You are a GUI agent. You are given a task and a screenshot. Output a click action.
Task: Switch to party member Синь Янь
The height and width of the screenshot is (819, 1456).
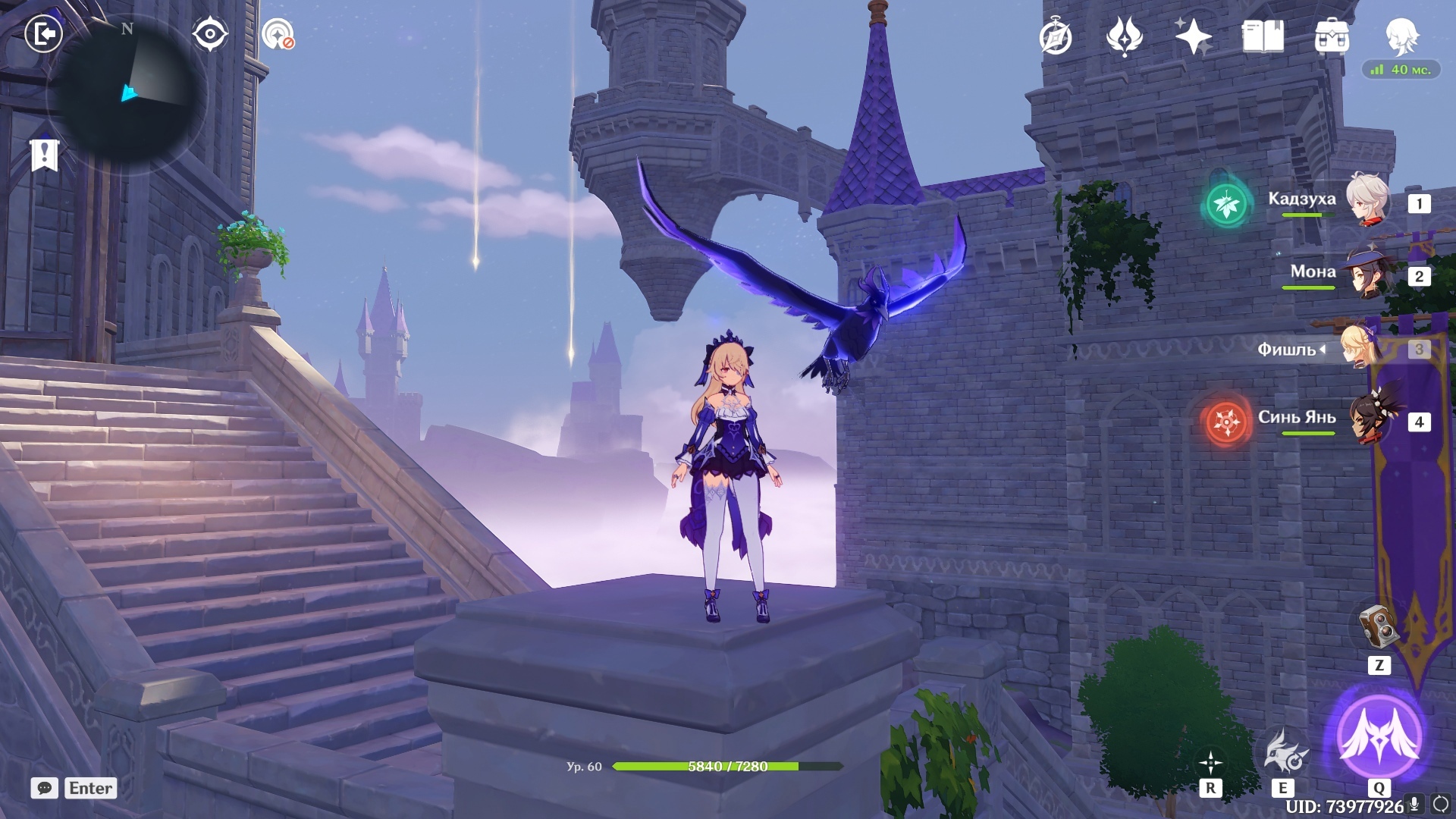coord(1370,419)
